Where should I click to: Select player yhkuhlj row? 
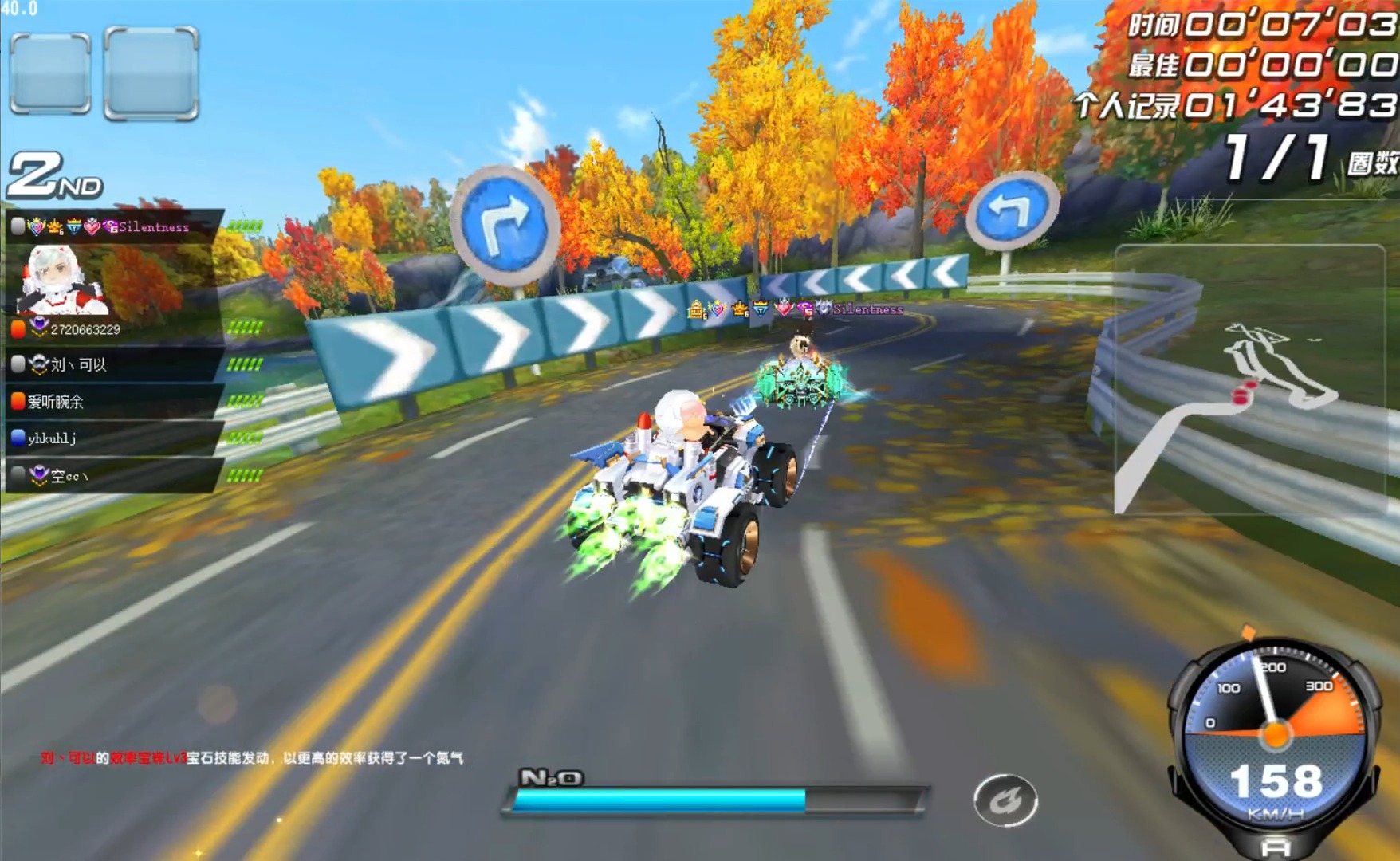tap(116, 438)
